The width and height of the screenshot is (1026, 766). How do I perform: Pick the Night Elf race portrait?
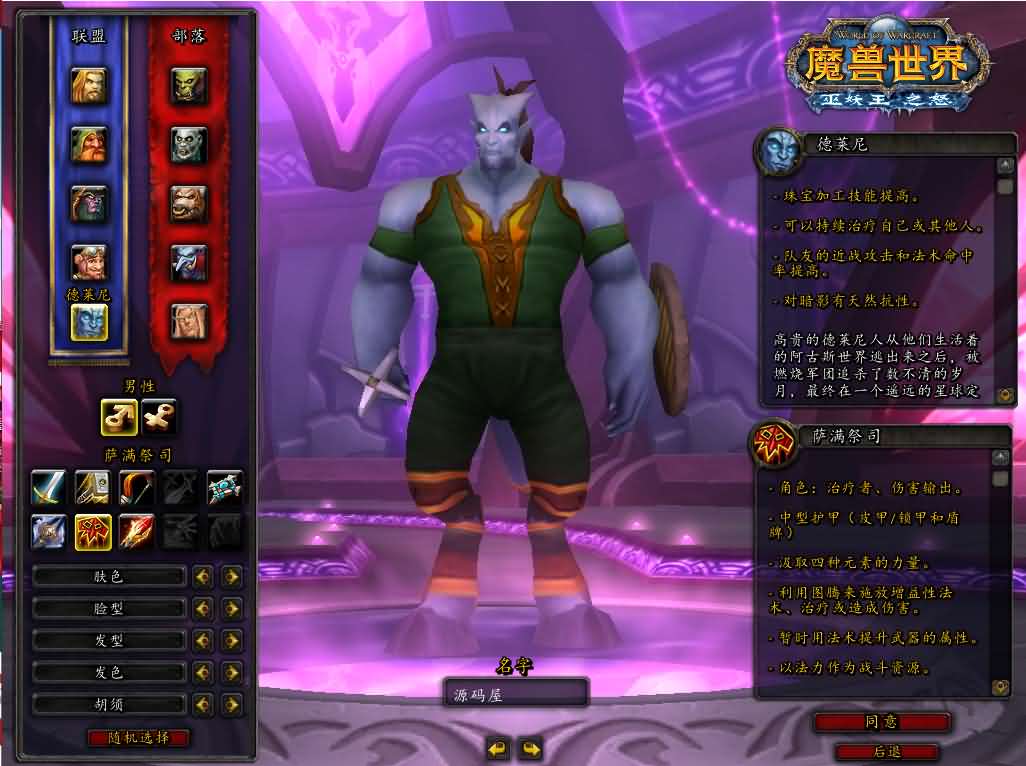coord(89,203)
